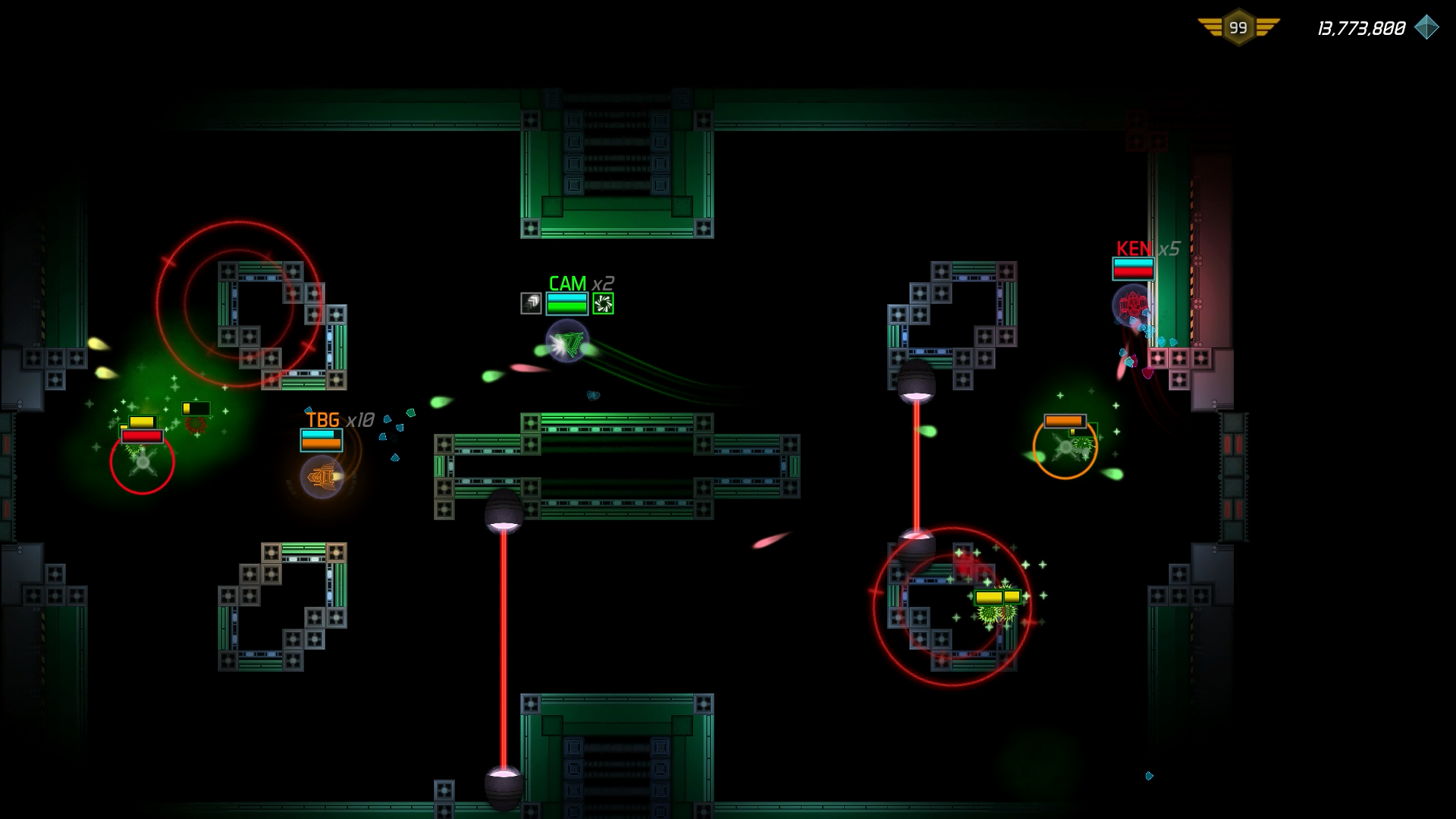The image size is (1456, 819).
Task: Click the green spinning blade icon next to CAM
Action: tap(604, 301)
